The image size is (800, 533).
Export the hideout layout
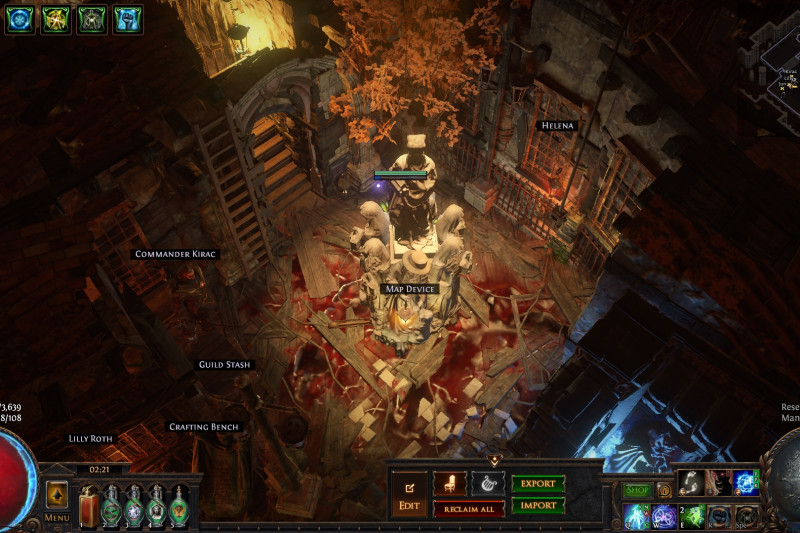tap(538, 484)
